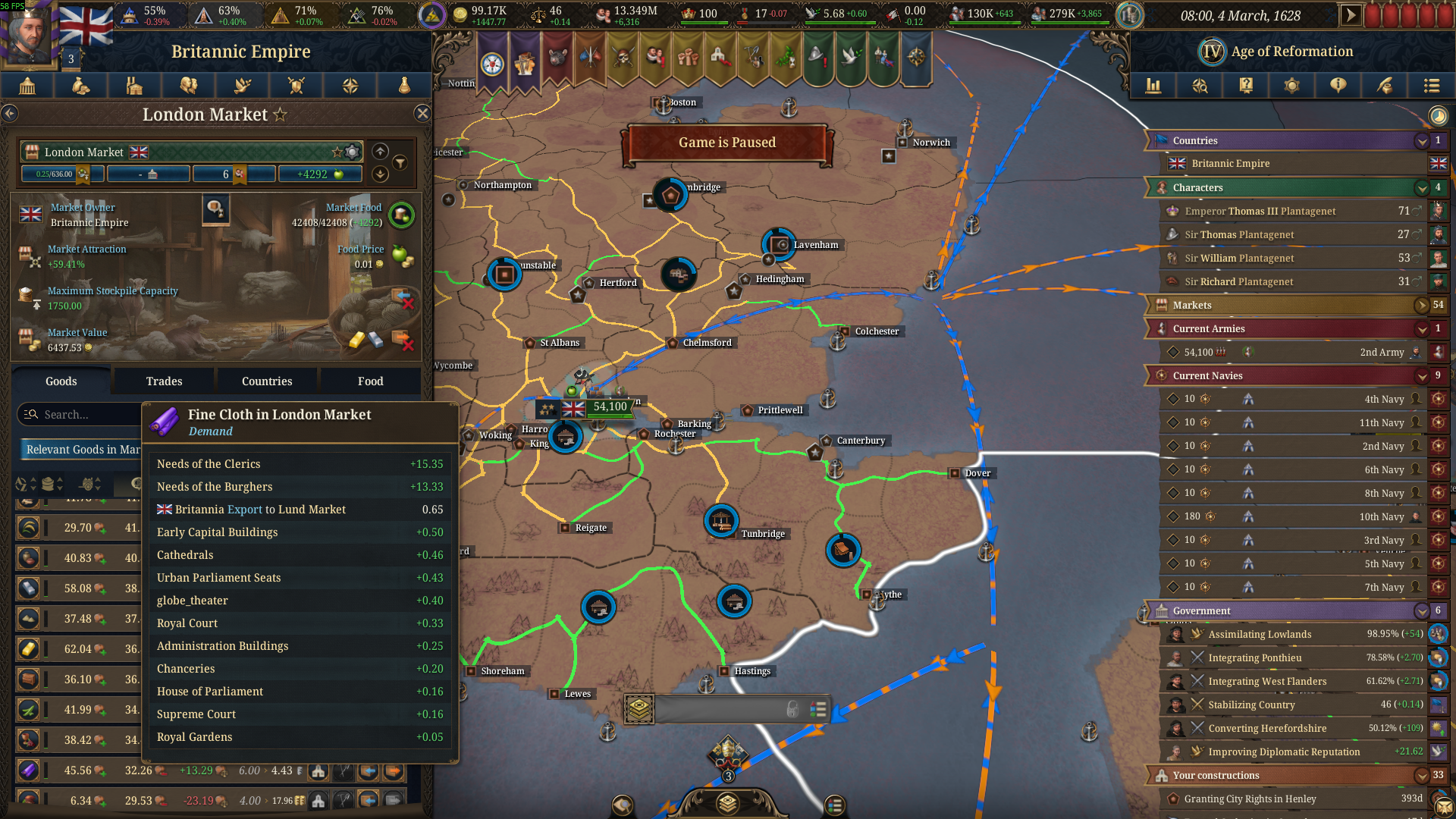
Task: Open the Countries tab in the market panel
Action: (x=267, y=381)
